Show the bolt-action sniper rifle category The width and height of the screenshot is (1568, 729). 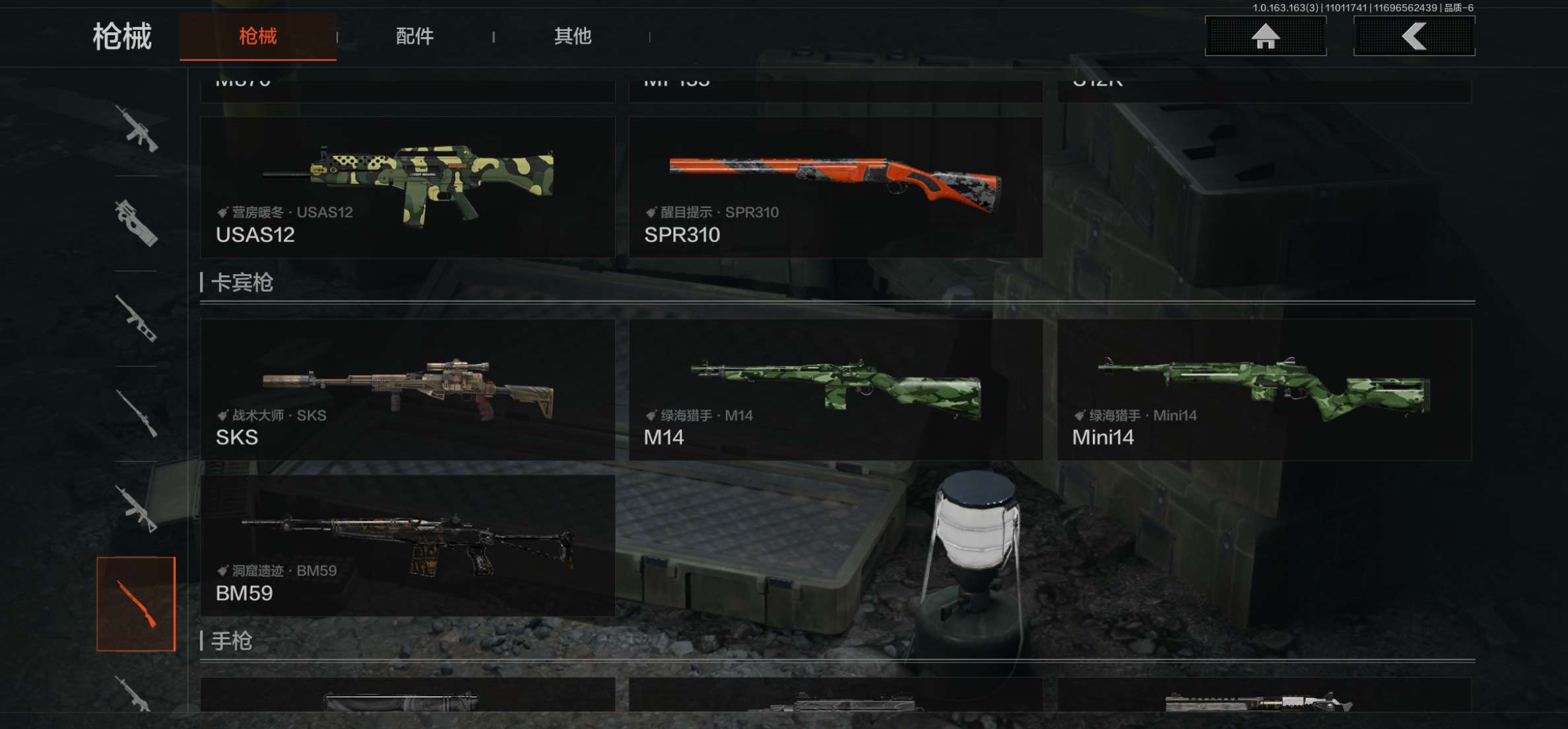click(136, 413)
